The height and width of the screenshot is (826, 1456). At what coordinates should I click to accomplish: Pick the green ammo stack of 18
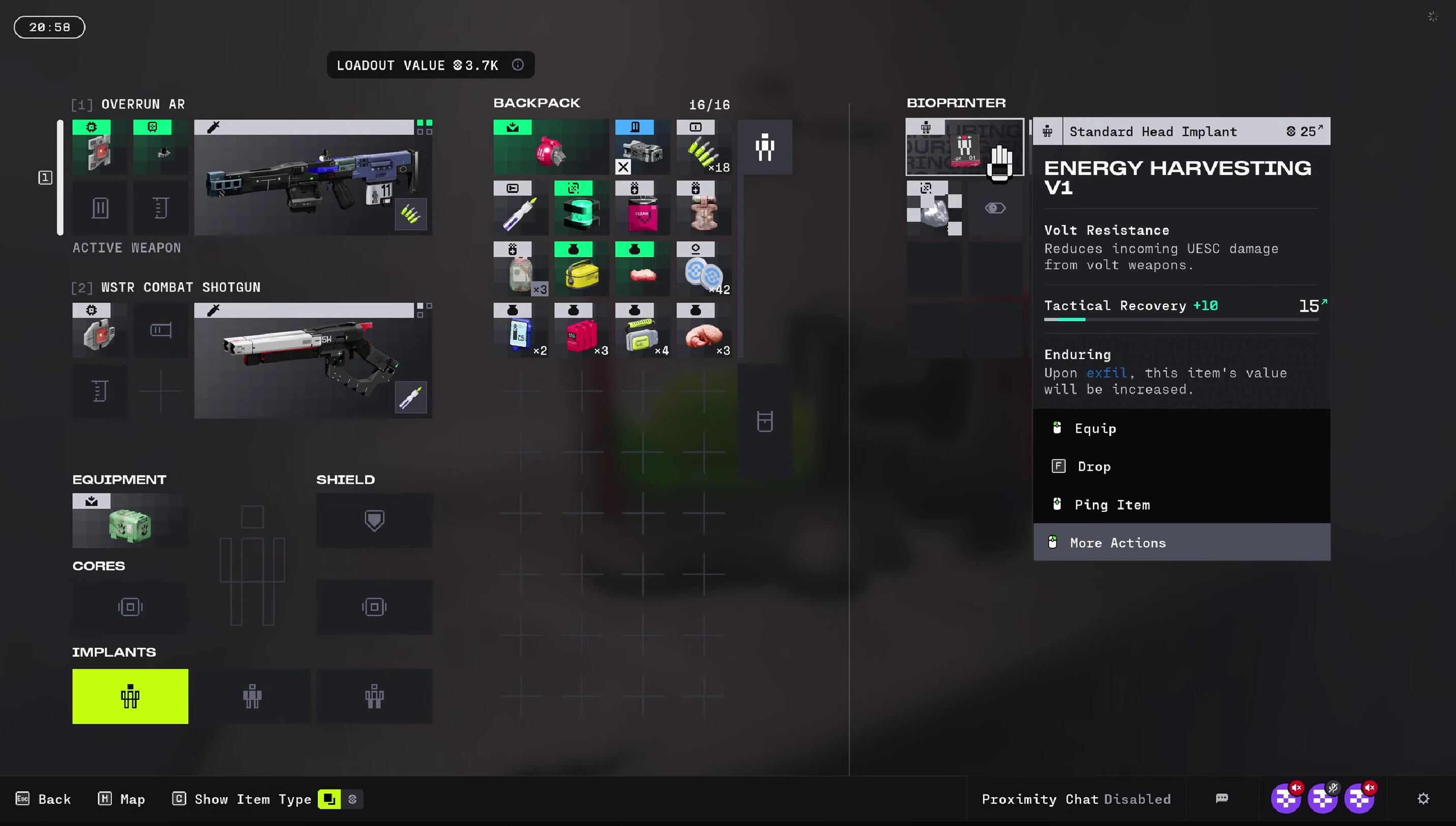703,147
